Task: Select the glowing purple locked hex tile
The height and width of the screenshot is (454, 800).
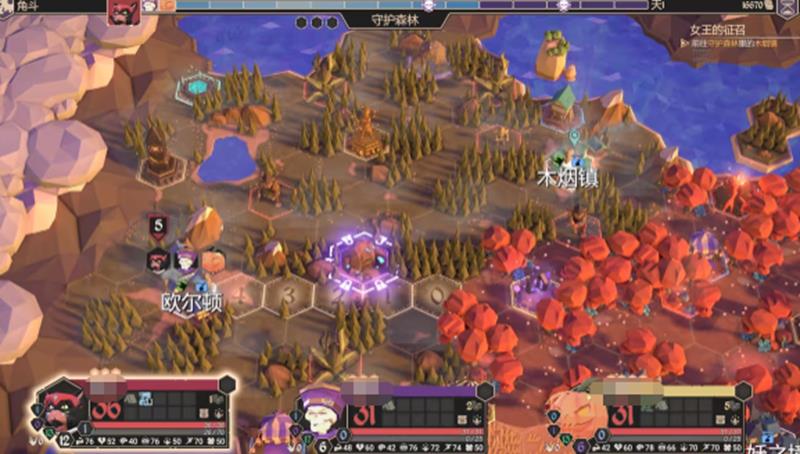Action: [357, 259]
